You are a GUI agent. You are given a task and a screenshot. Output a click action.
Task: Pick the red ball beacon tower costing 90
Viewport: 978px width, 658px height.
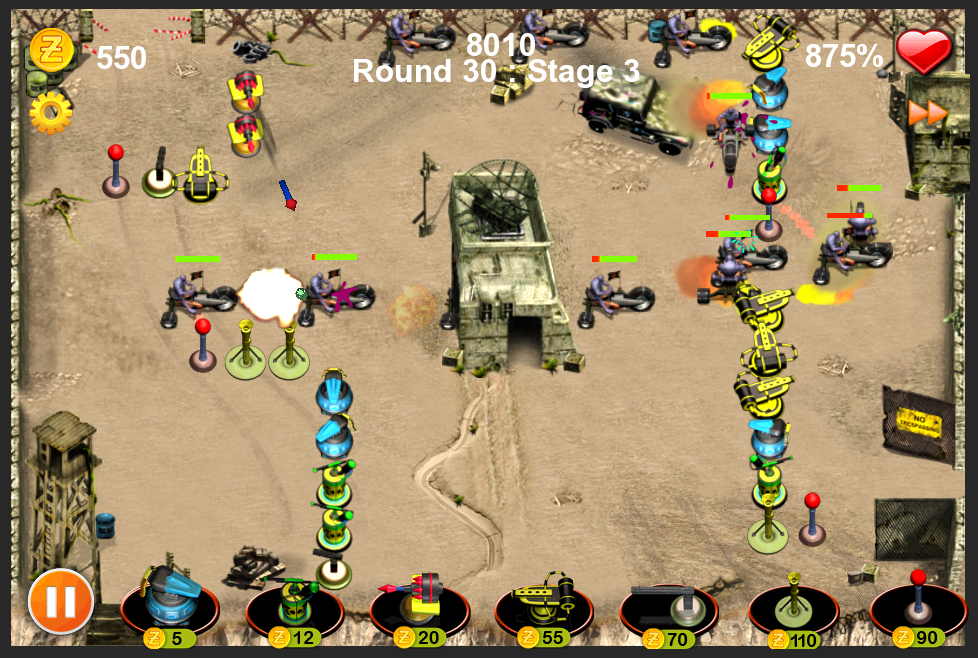click(917, 603)
